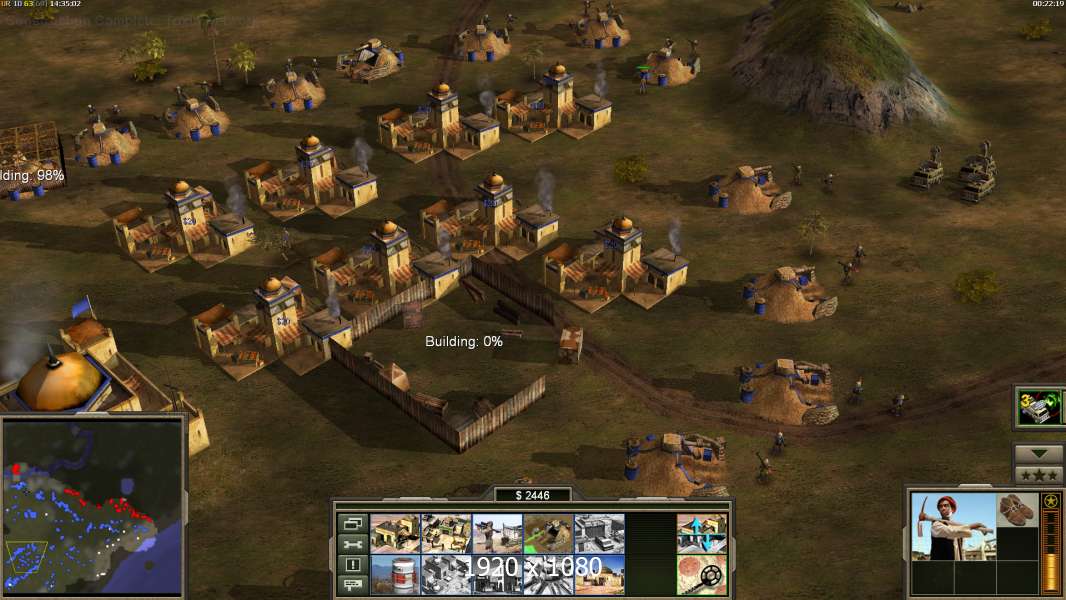The image size is (1066, 600).
Task: Select the worker shoes upgrade icon
Action: (x=1018, y=509)
